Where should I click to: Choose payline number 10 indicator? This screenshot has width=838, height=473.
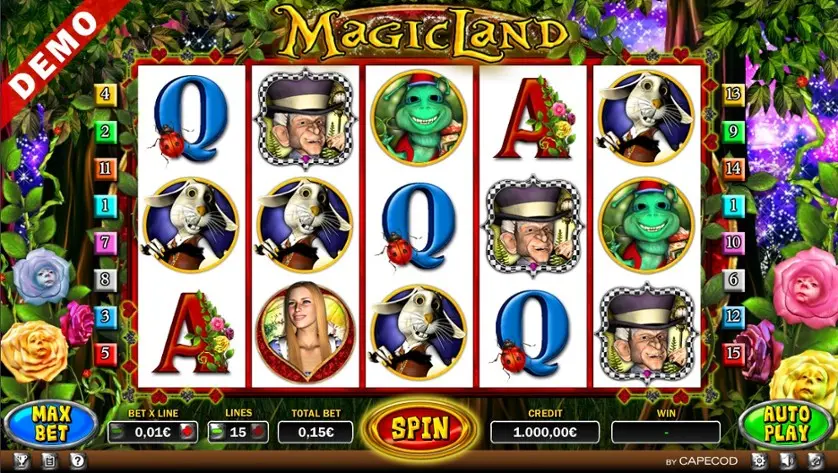coord(733,242)
